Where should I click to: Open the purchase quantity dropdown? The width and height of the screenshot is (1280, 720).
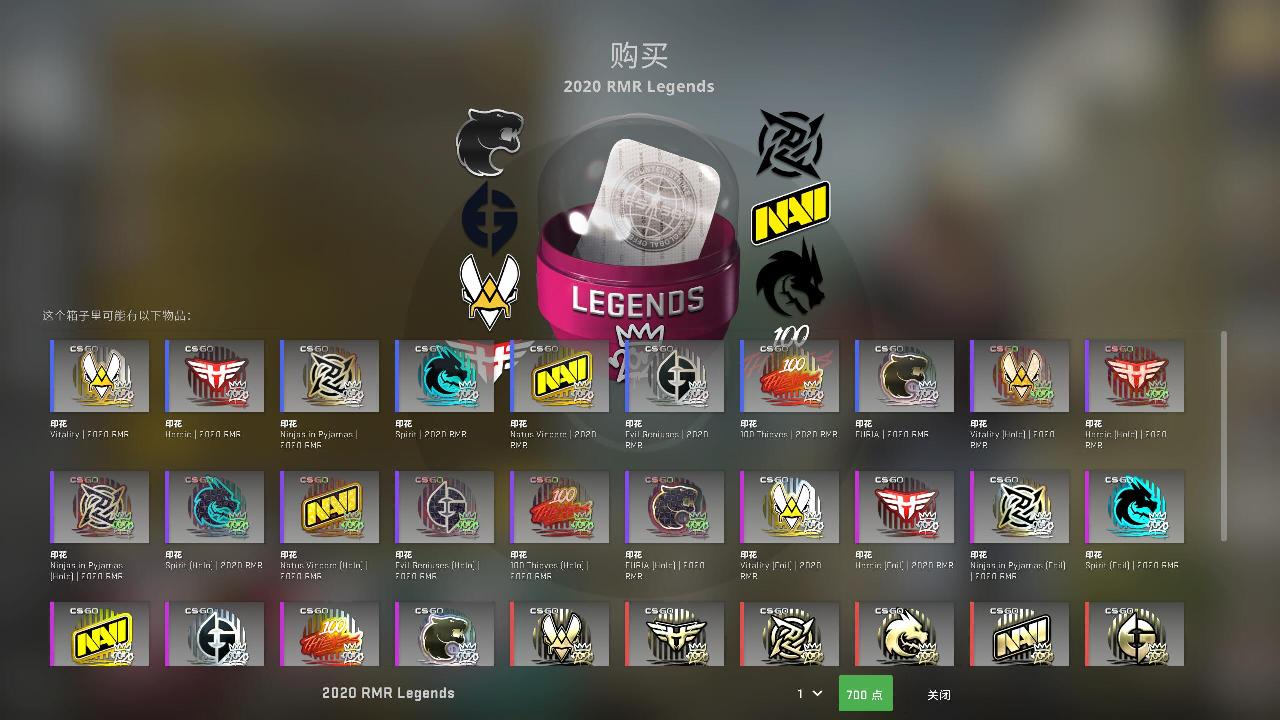(x=806, y=693)
